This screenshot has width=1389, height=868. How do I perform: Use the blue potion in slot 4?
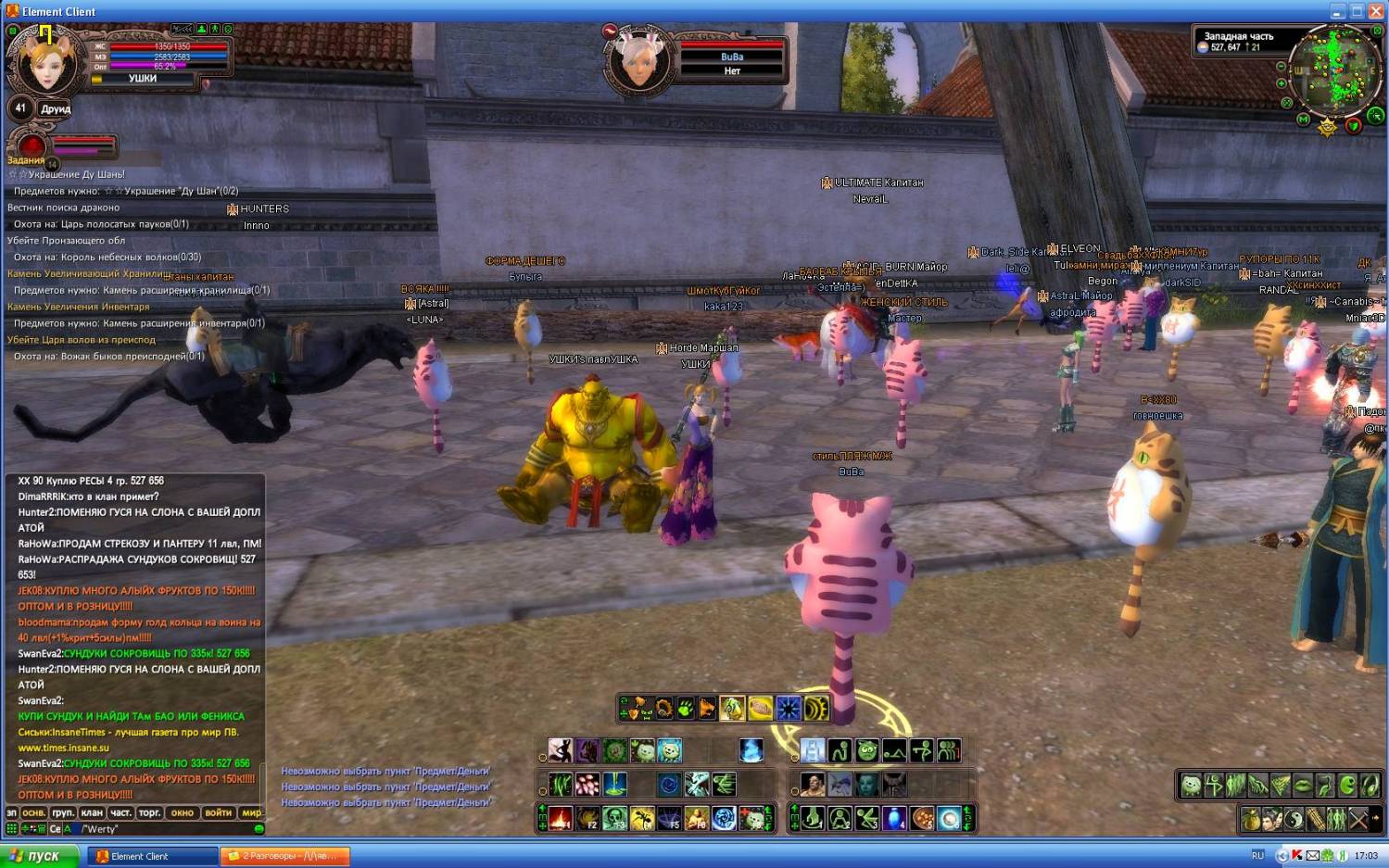pyautogui.click(x=894, y=818)
